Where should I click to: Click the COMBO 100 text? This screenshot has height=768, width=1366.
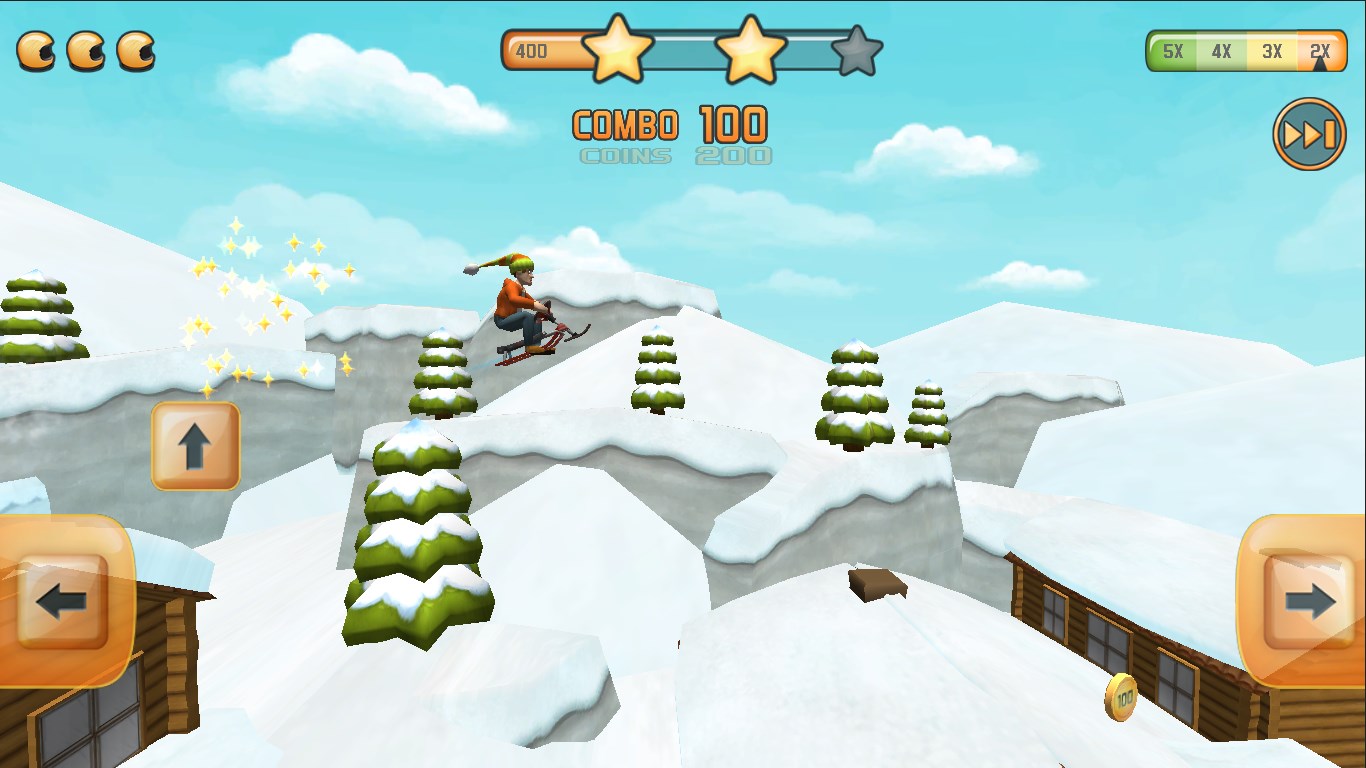click(x=668, y=125)
